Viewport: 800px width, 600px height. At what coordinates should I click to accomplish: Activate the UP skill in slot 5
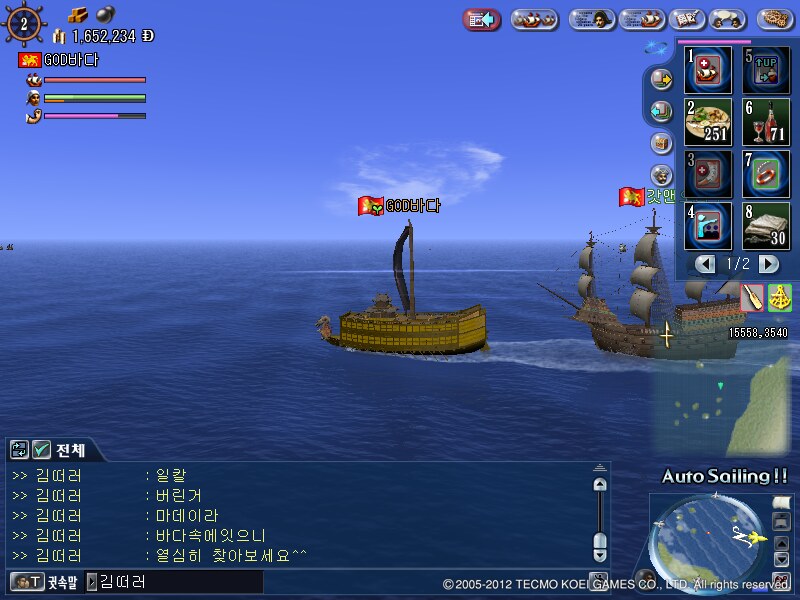point(767,70)
